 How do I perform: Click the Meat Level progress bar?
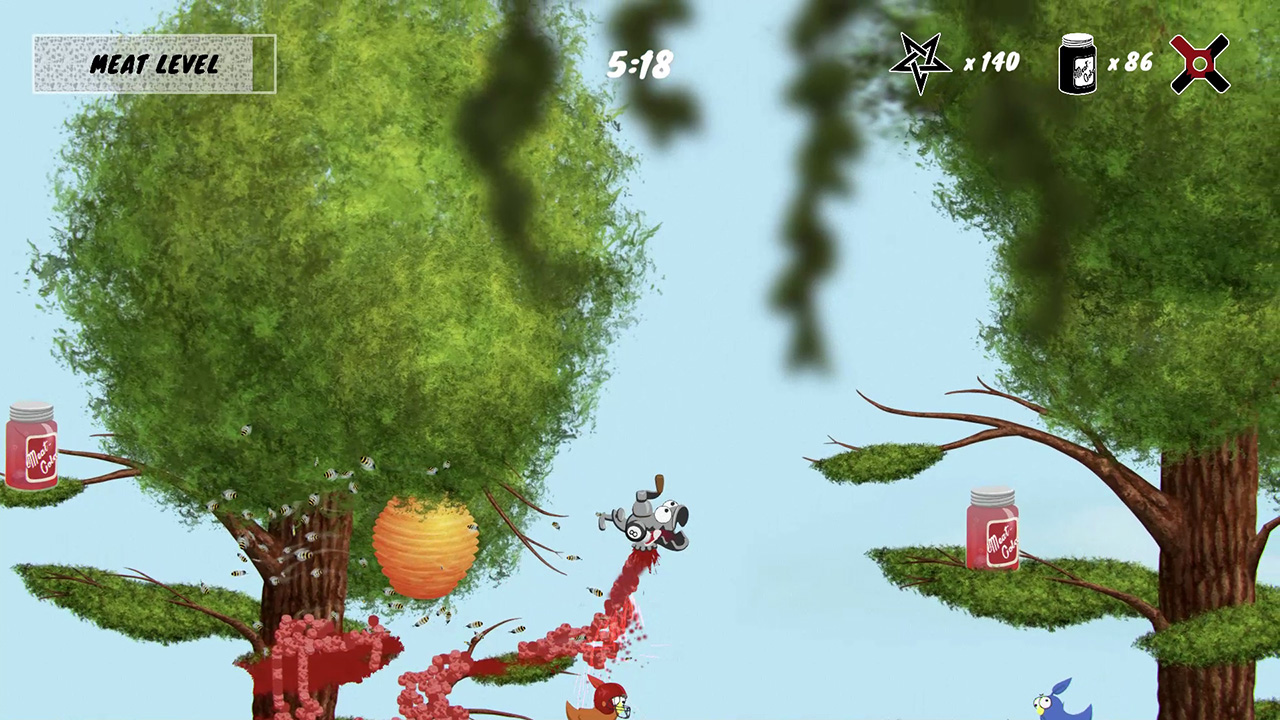154,63
